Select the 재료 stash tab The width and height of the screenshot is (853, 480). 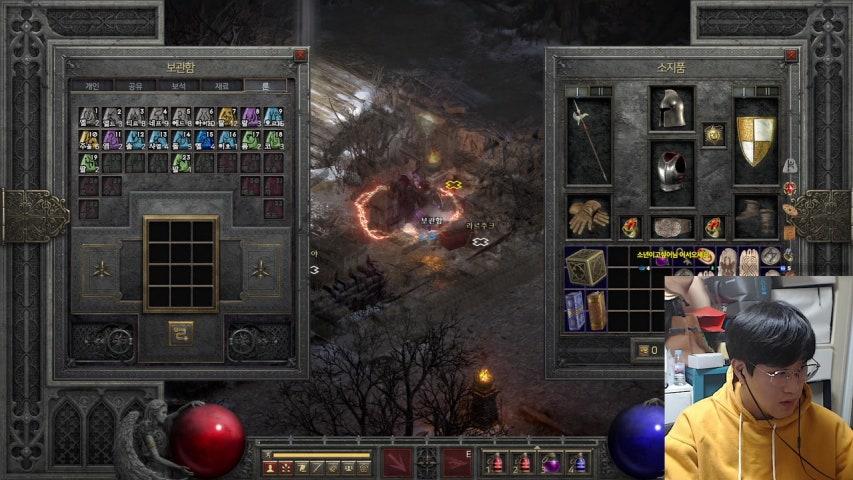point(222,86)
